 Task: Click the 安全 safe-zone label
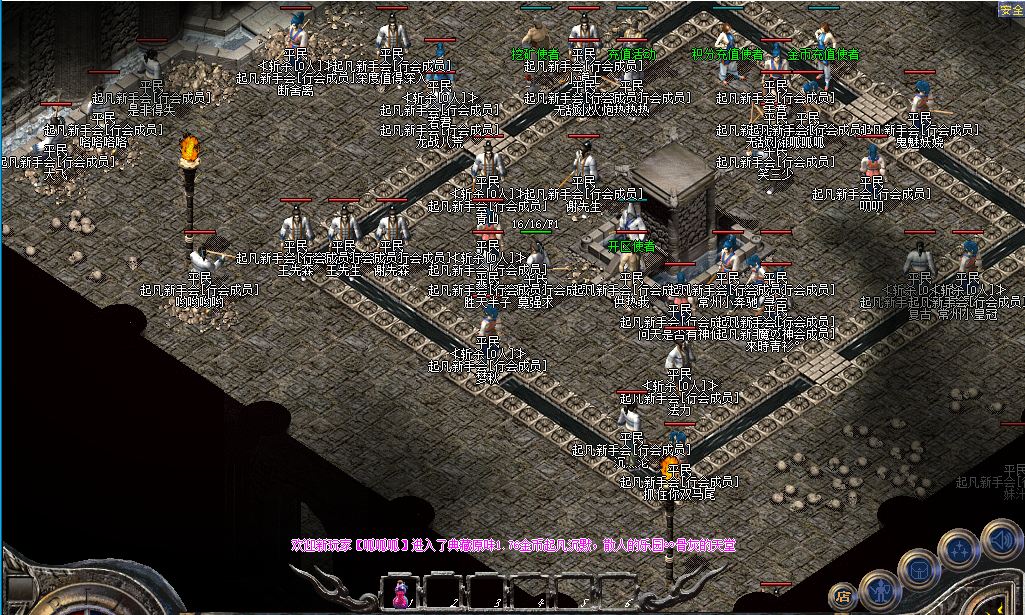1010,10
